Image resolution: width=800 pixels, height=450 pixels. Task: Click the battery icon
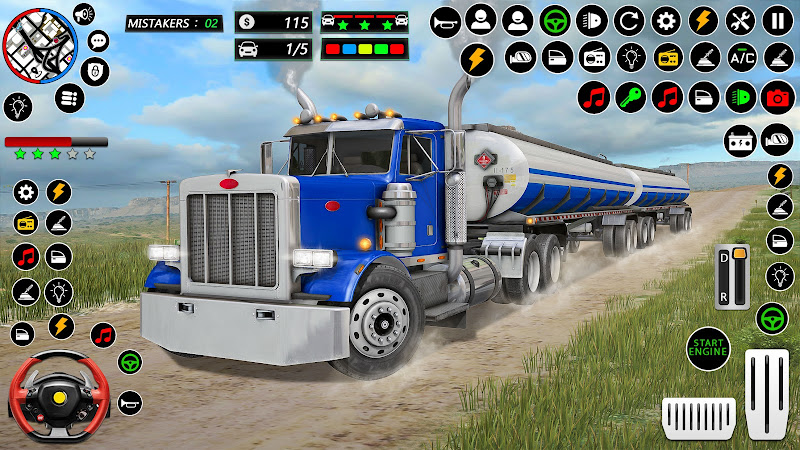740,139
